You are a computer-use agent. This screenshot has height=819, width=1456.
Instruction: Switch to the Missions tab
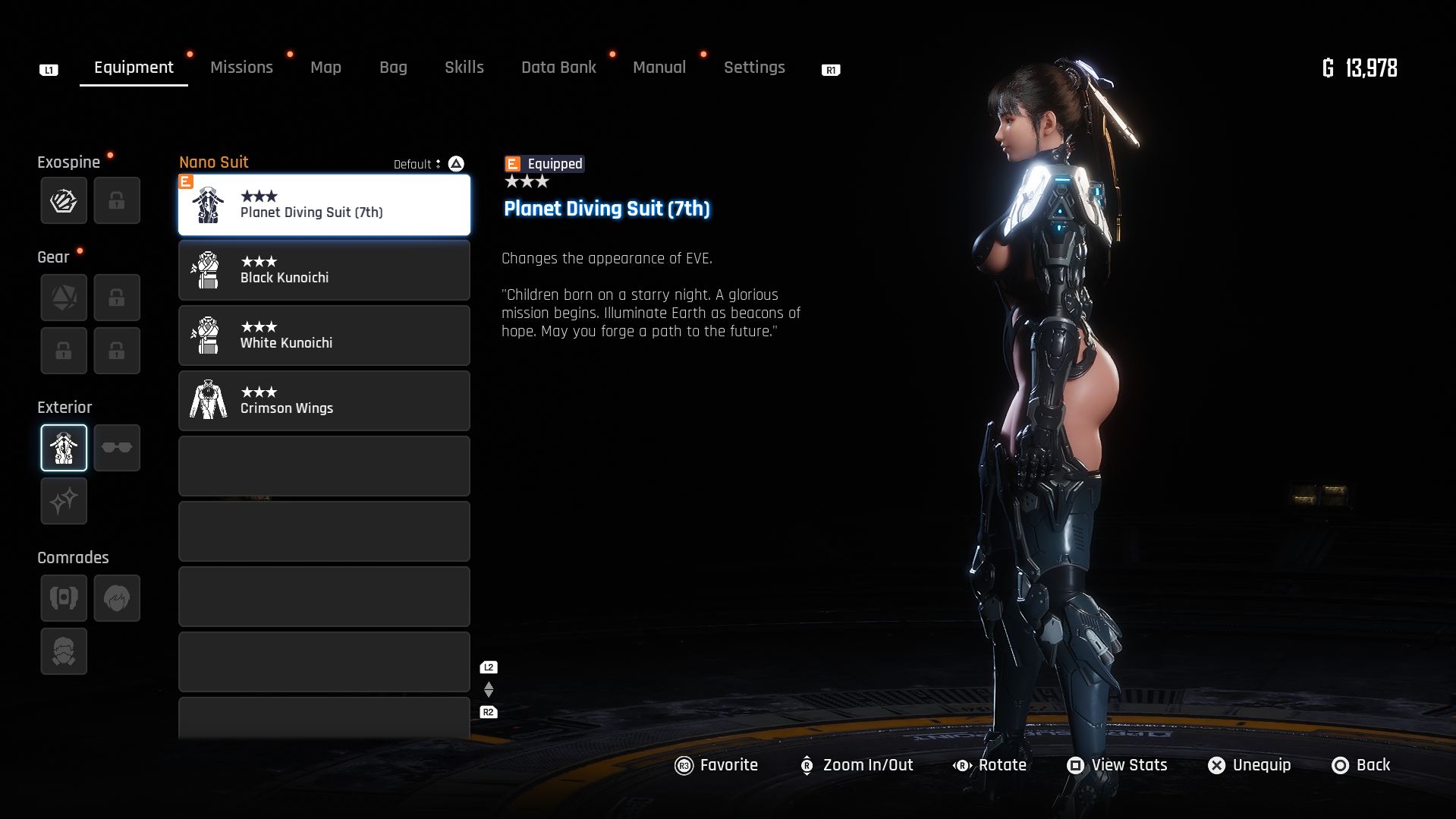click(241, 68)
